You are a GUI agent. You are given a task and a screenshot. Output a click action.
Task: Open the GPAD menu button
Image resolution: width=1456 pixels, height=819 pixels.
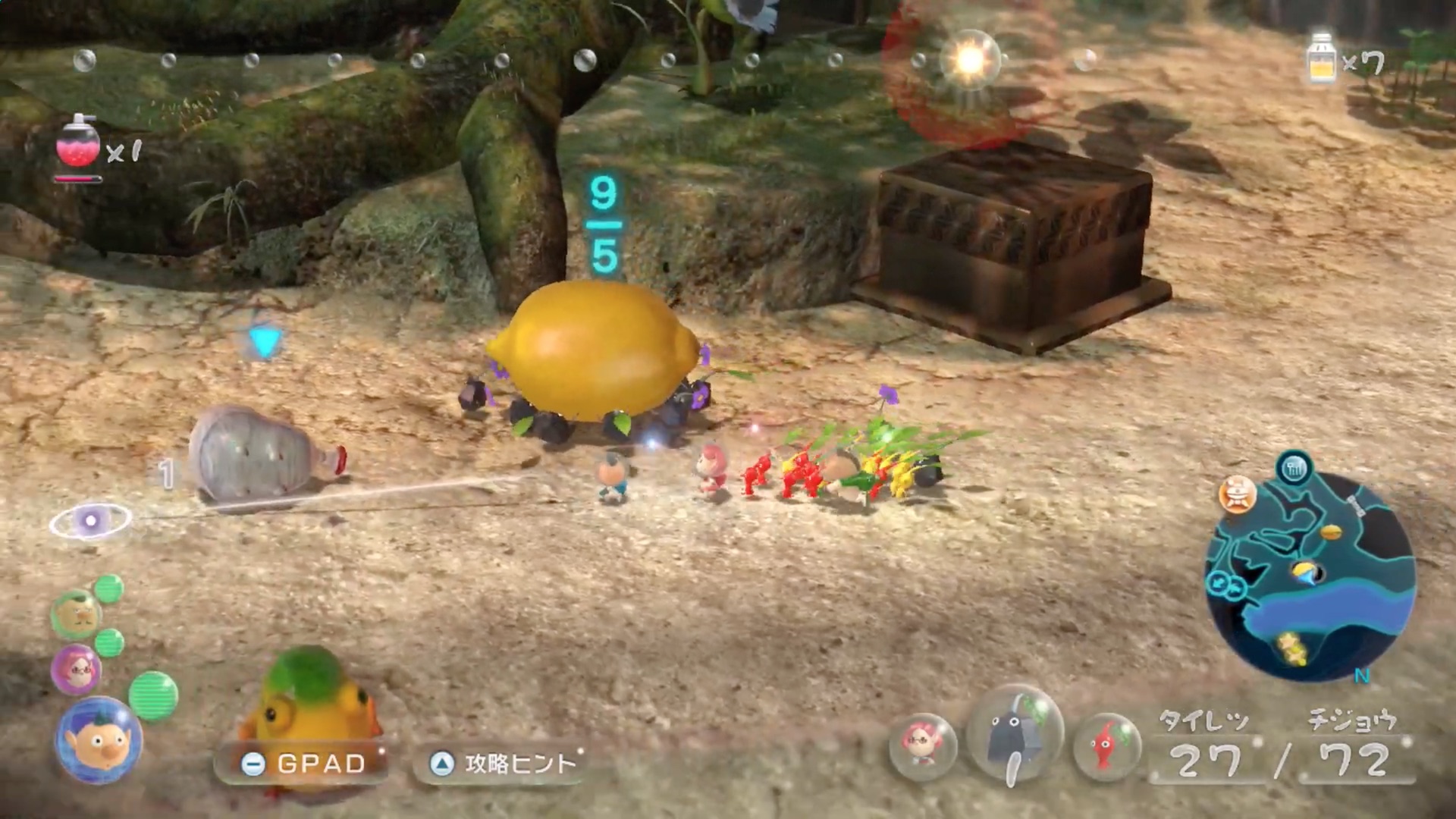pos(303,763)
